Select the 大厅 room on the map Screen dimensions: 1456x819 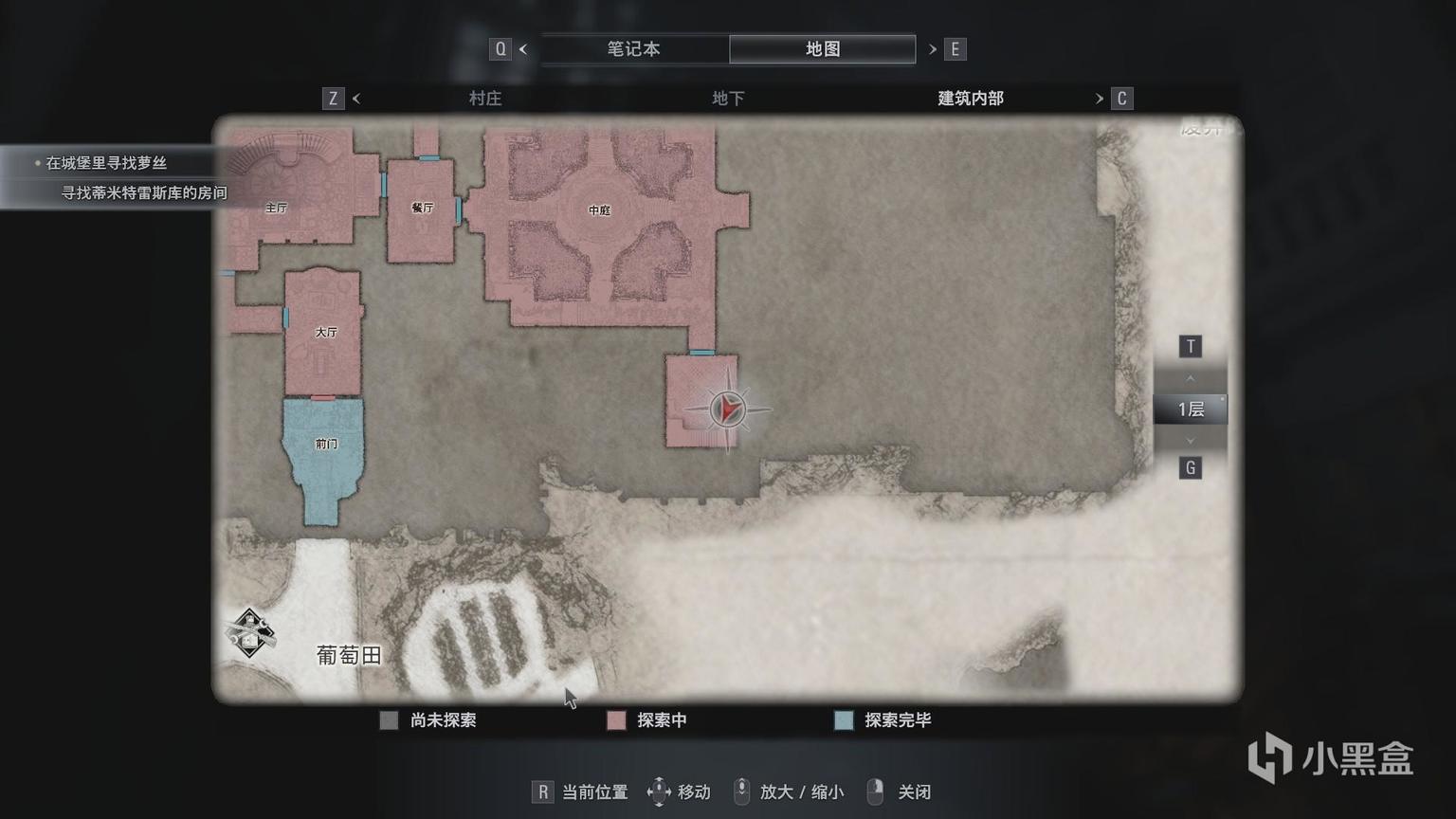coord(324,333)
